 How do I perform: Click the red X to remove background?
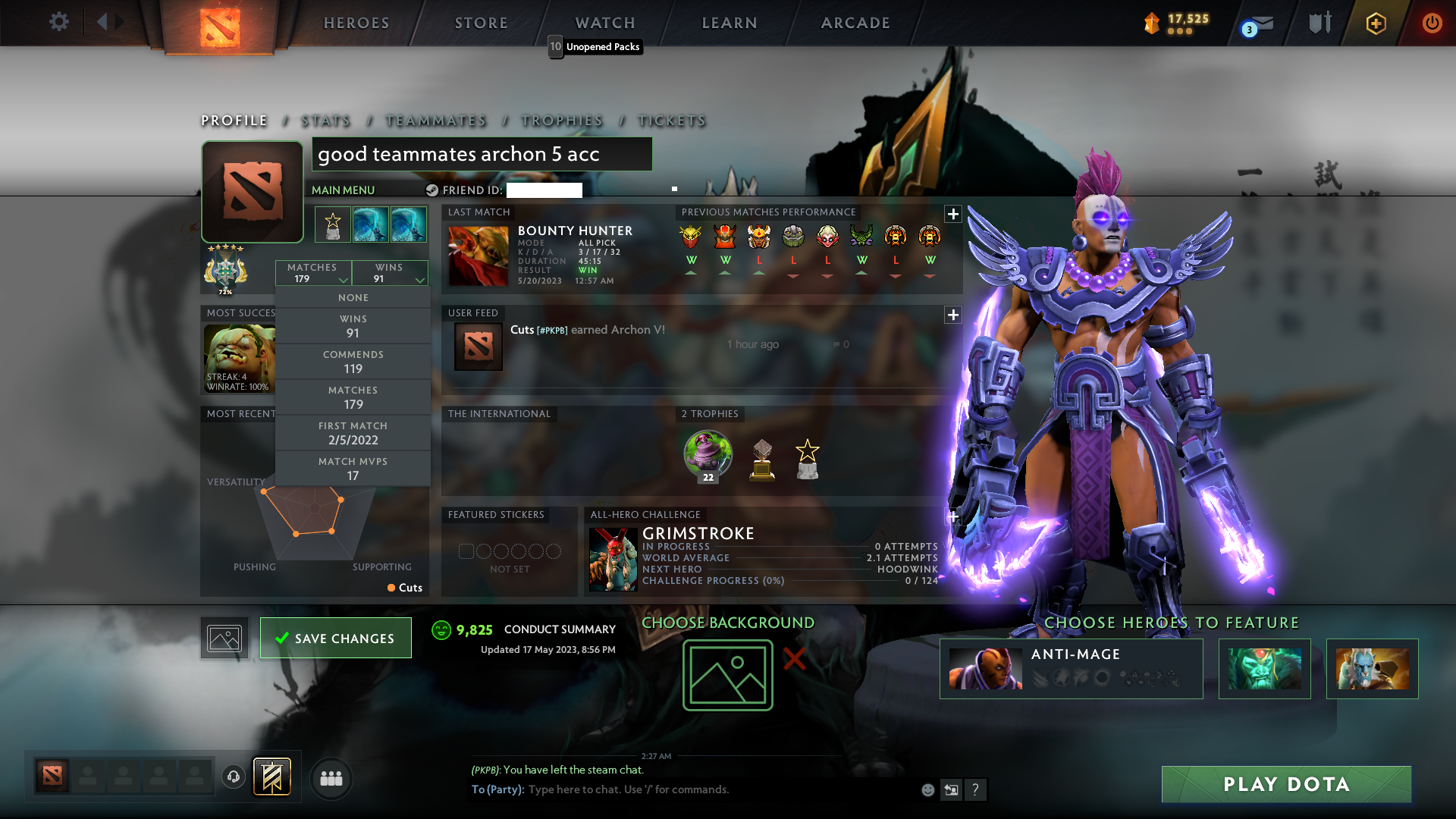point(793,660)
